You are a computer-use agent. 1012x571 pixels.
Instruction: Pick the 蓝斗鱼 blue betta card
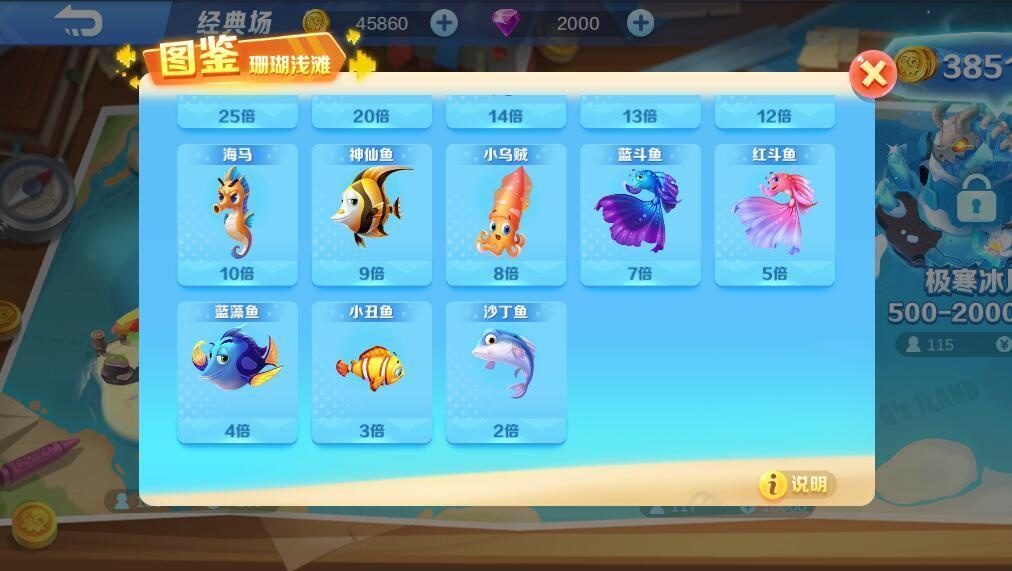click(x=640, y=214)
